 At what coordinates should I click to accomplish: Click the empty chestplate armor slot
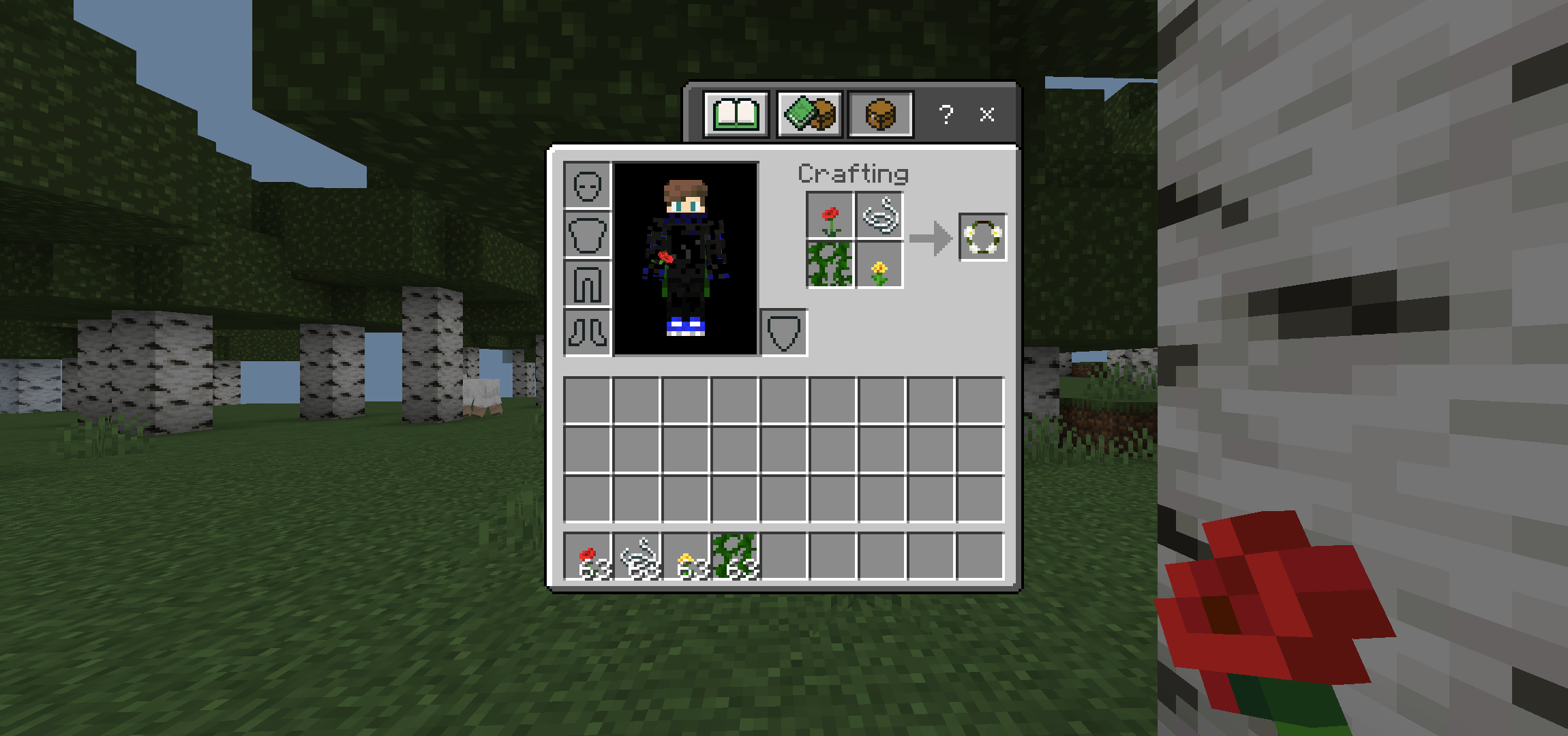pos(588,234)
